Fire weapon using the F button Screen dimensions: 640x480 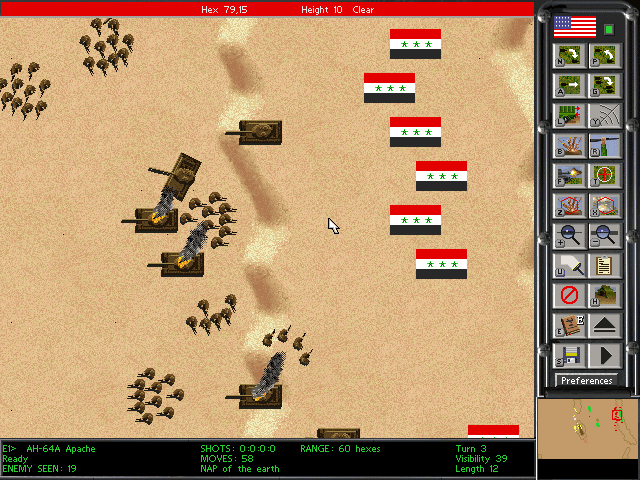point(568,176)
